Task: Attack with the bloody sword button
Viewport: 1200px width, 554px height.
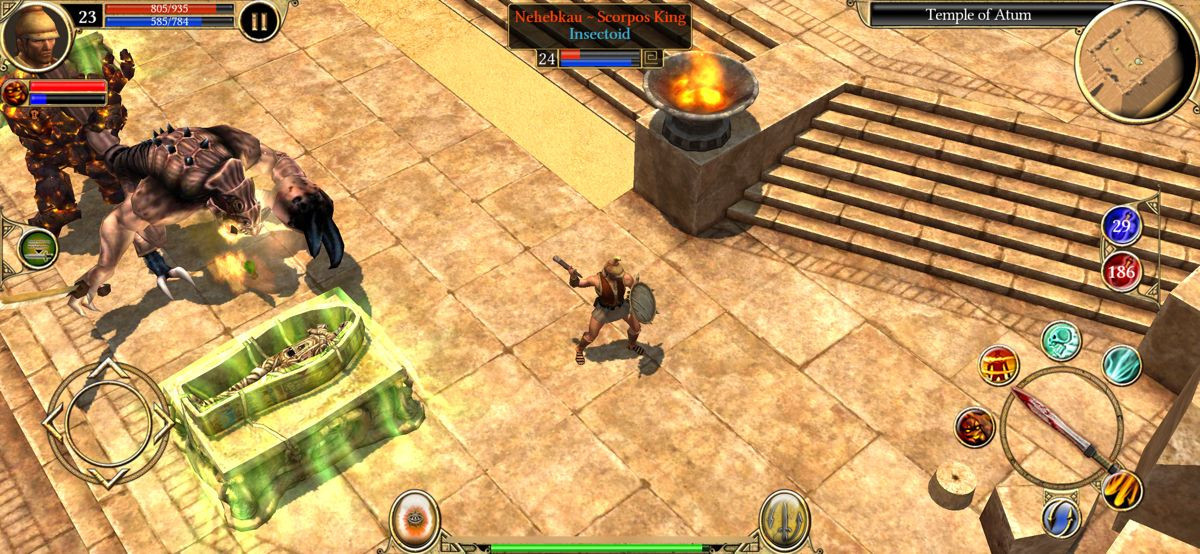Action: coord(1059,428)
